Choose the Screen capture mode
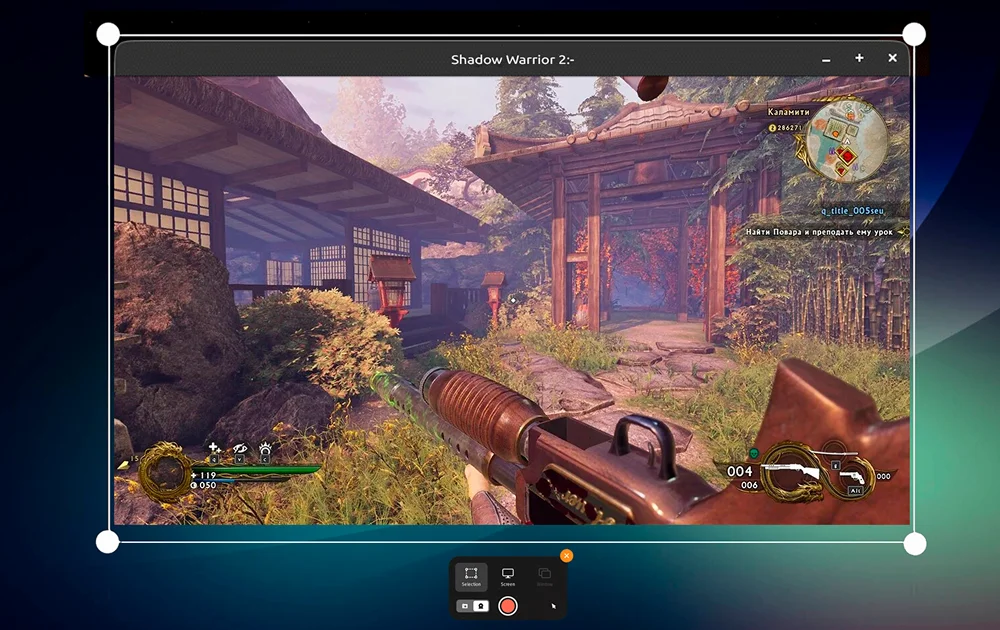The height and width of the screenshot is (630, 1000). click(507, 576)
